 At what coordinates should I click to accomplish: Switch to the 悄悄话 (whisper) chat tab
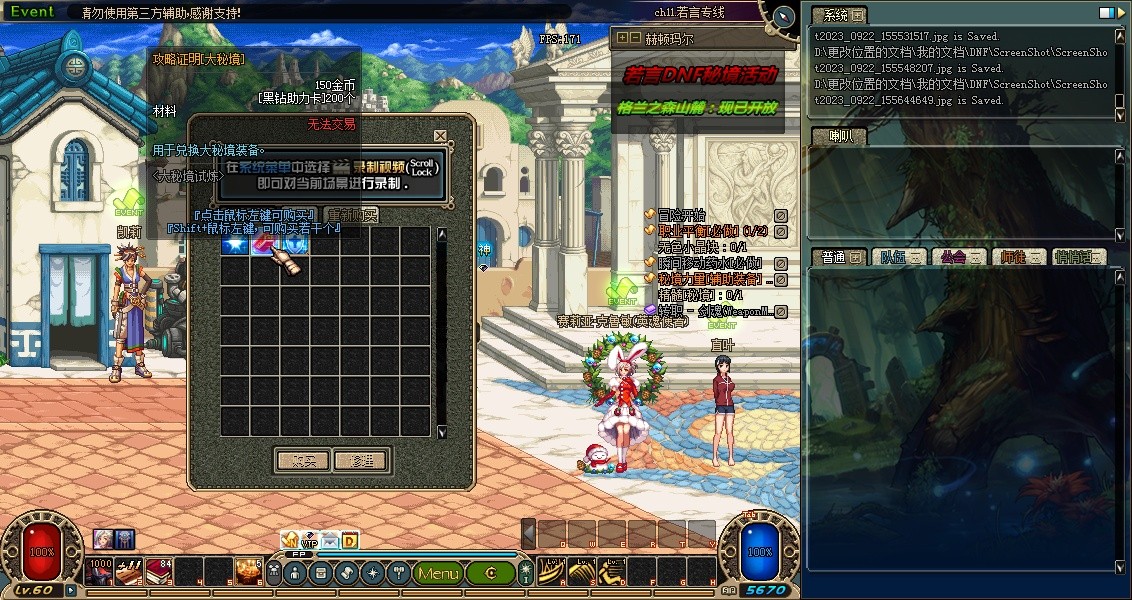coord(1078,257)
